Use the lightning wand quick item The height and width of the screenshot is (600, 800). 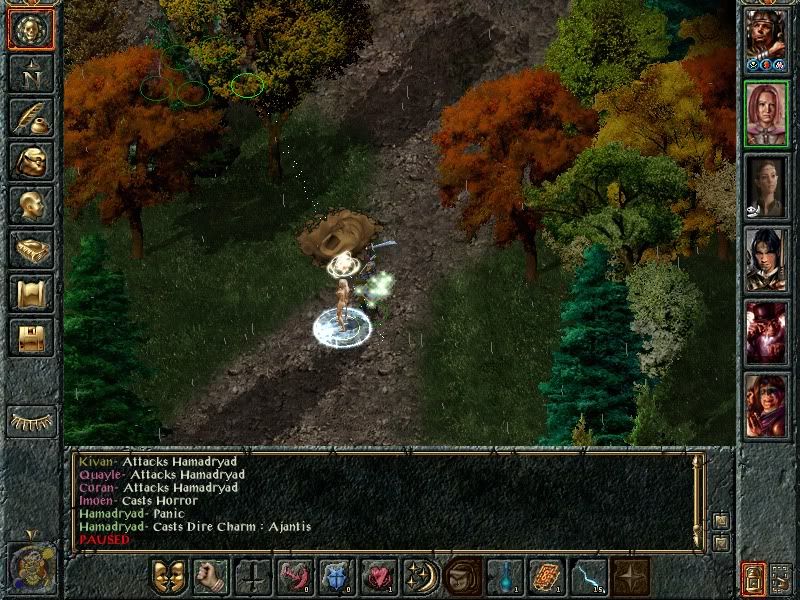pos(589,577)
